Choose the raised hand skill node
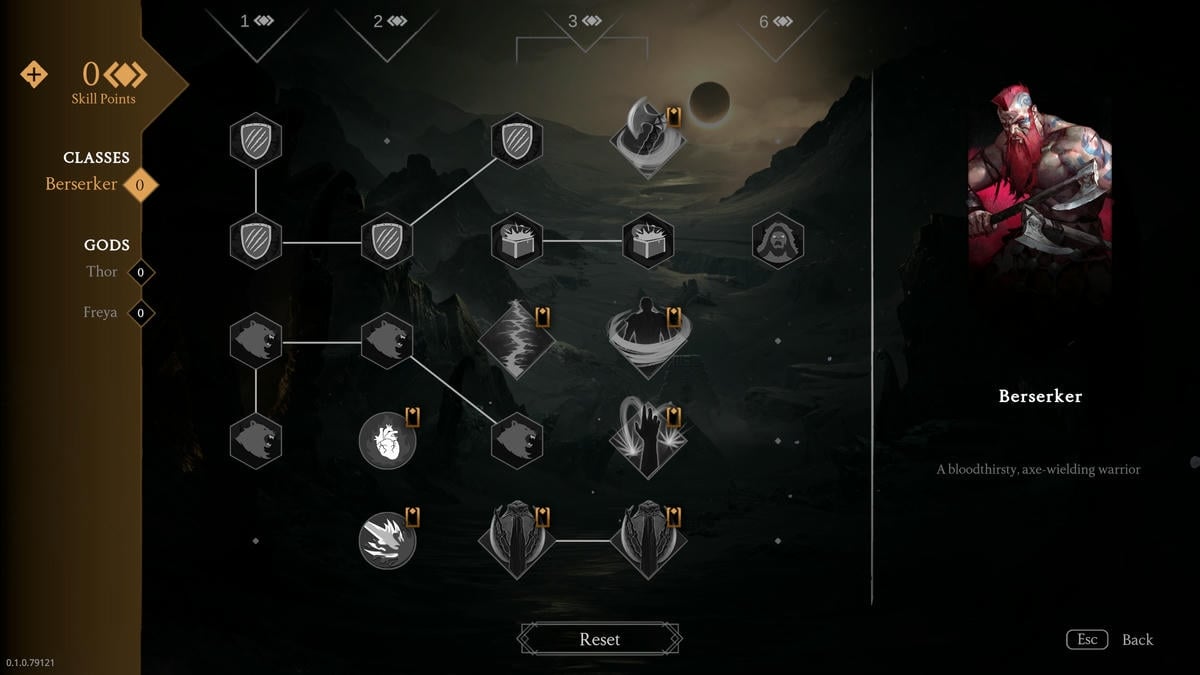 coord(647,440)
